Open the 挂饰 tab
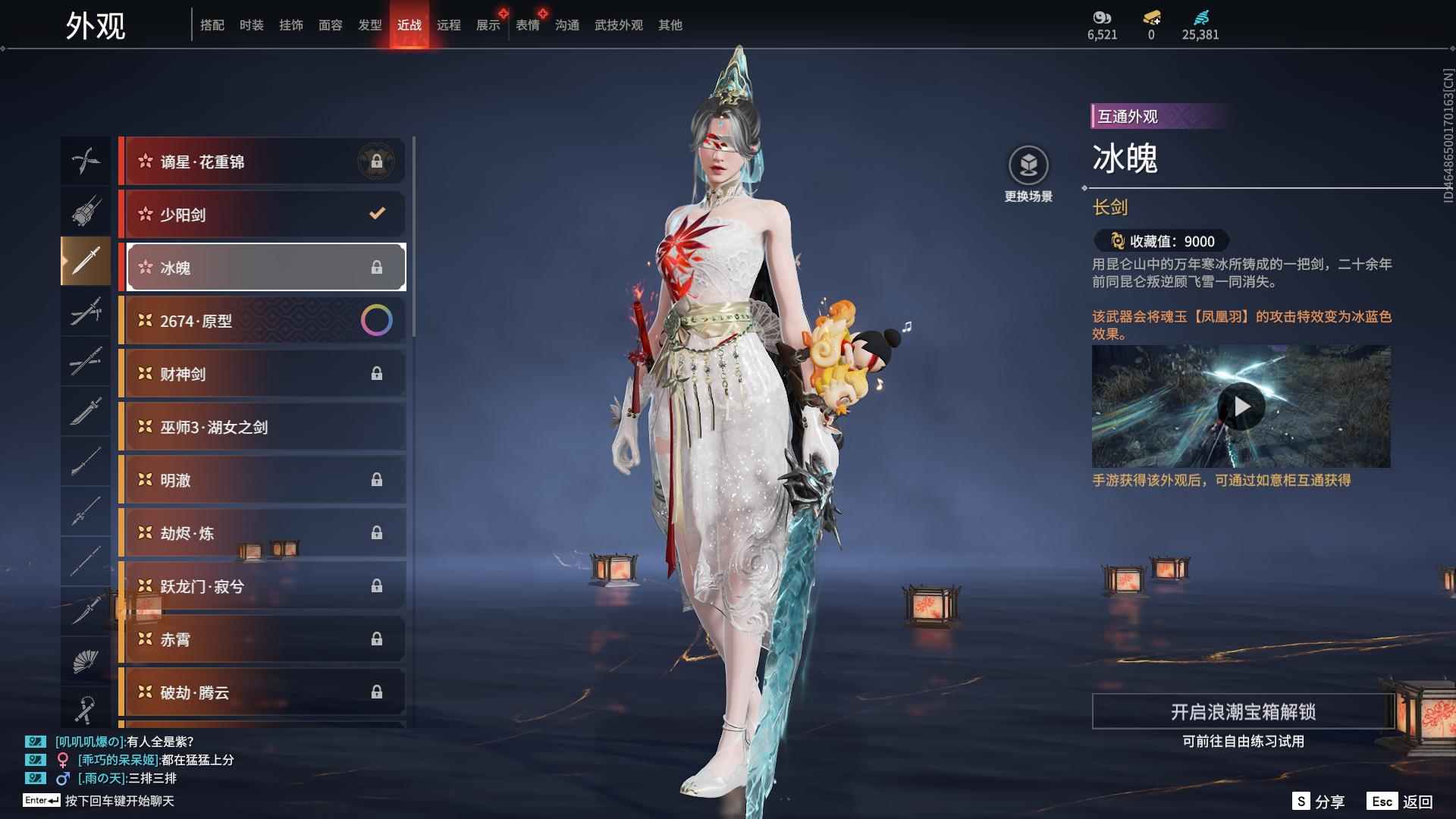Image resolution: width=1456 pixels, height=819 pixels. click(290, 25)
